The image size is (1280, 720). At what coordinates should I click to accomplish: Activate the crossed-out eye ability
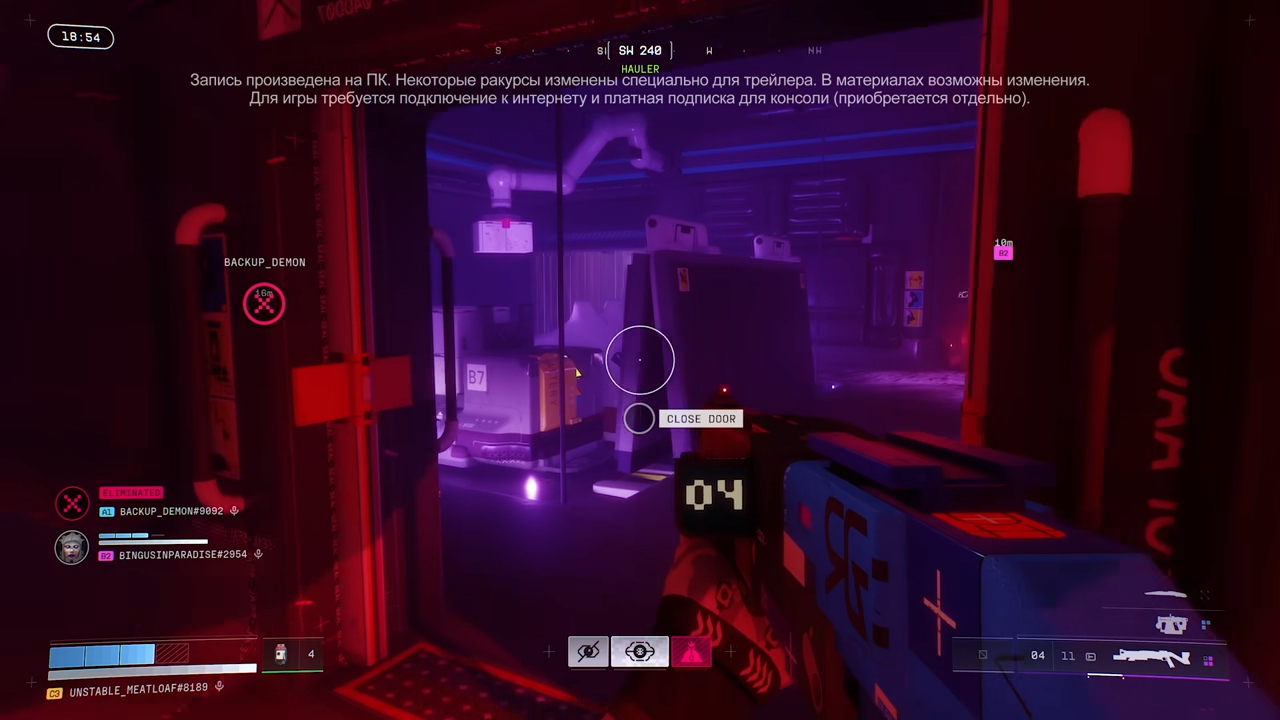tap(588, 652)
